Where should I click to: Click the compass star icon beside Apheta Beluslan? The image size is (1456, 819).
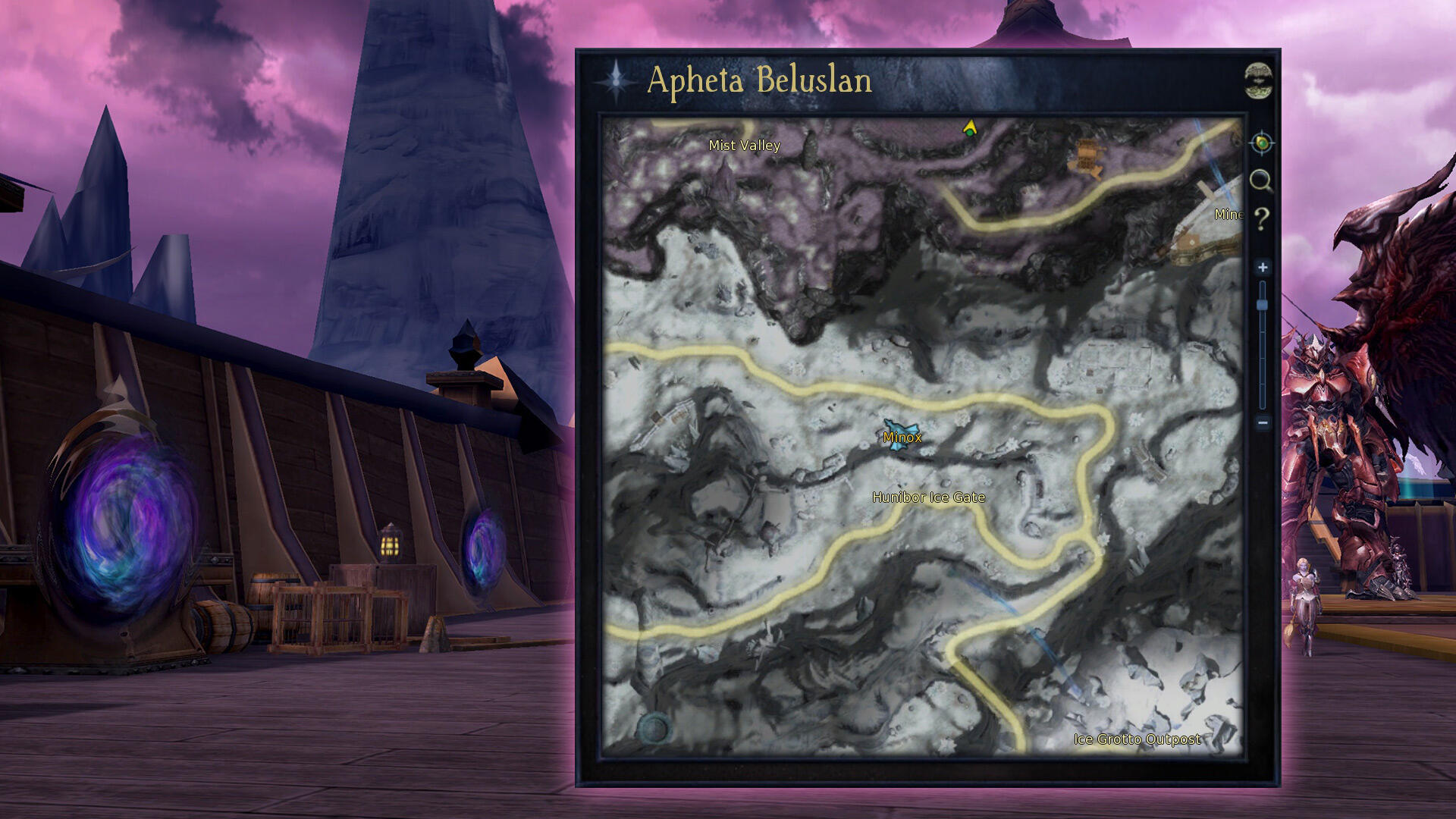click(617, 80)
